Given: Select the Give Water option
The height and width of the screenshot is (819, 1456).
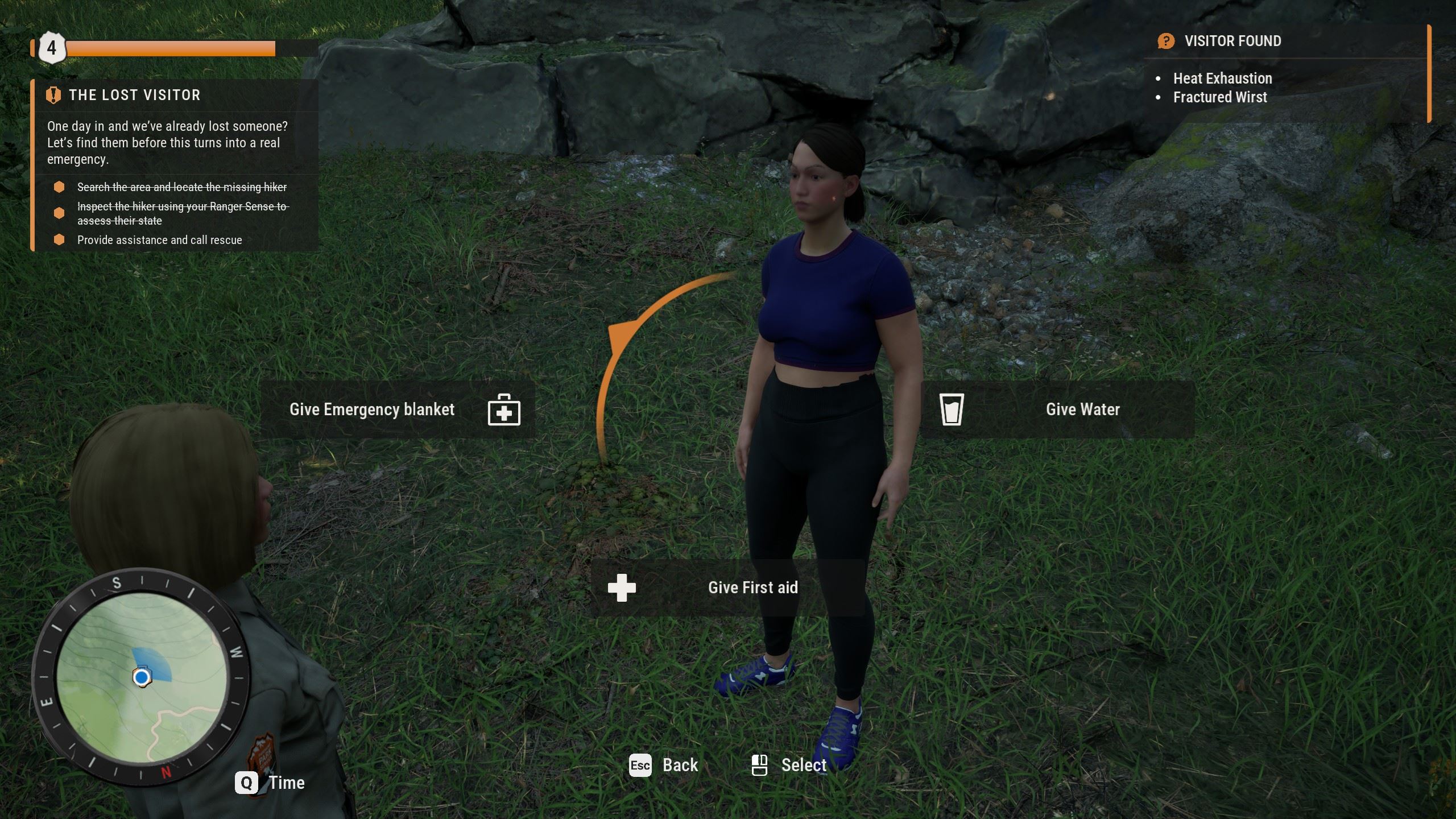Looking at the screenshot, I should [x=1058, y=409].
